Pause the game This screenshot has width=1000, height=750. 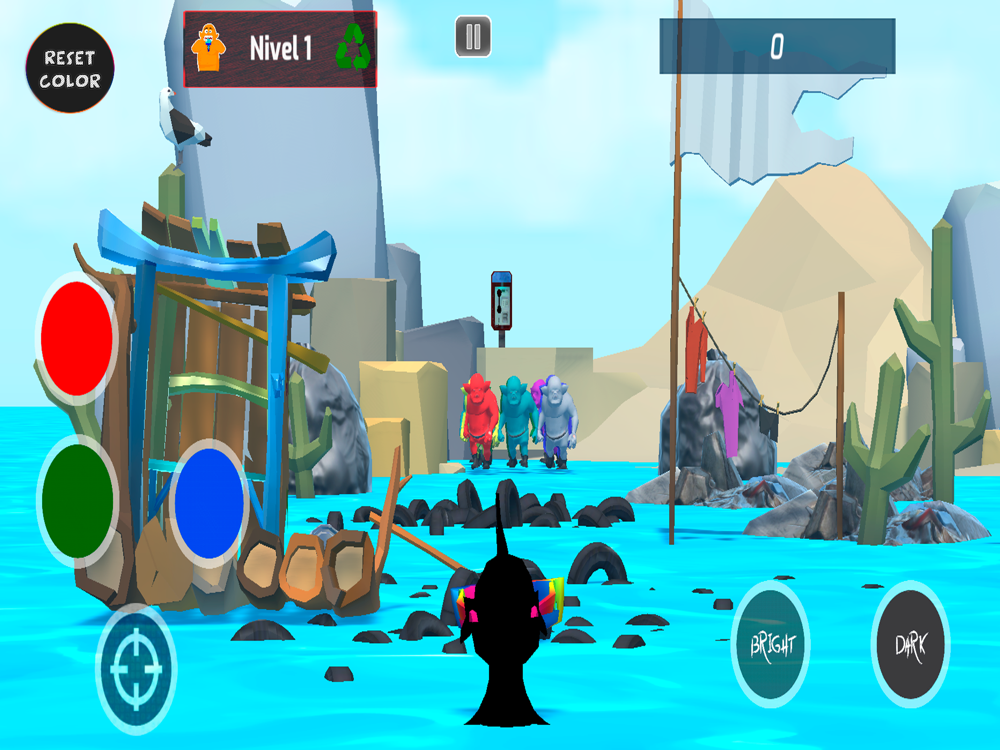pos(473,38)
